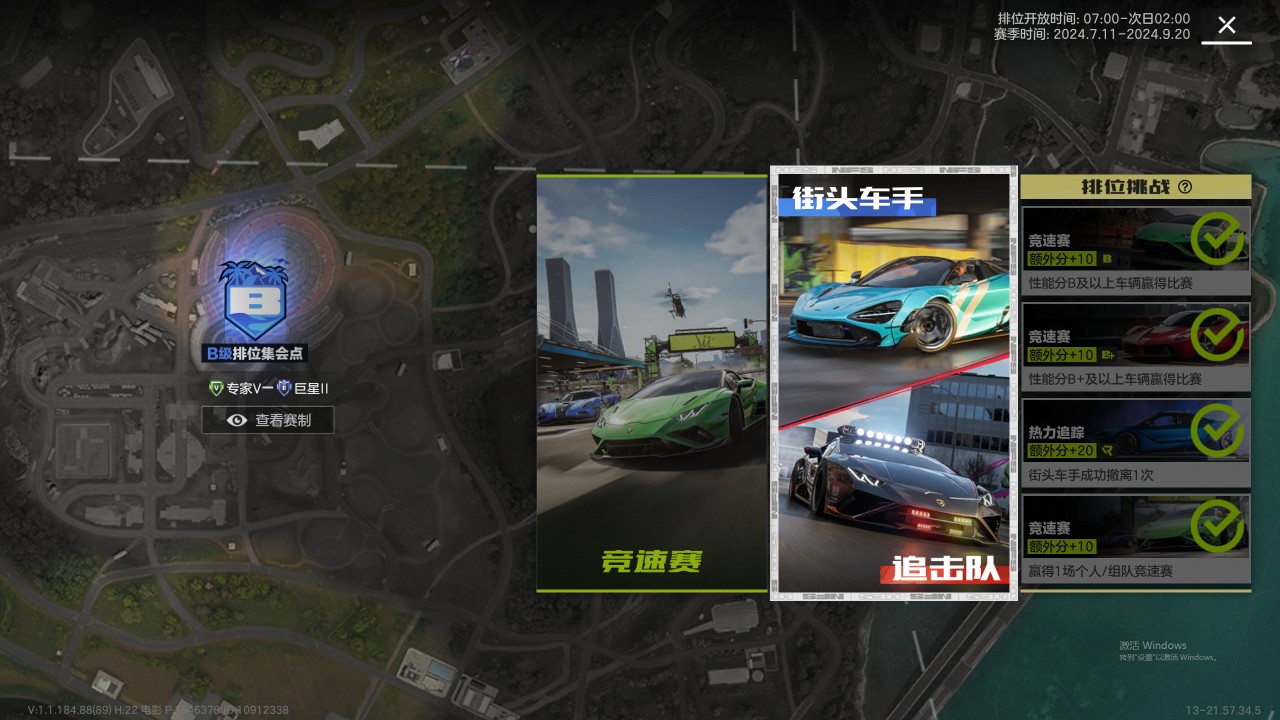Choose the 街头车手 追击队 mode card

894,383
